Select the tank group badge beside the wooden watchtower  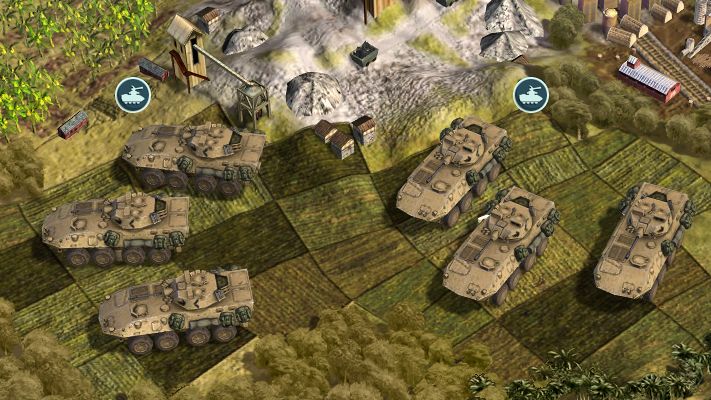[x=132, y=95]
